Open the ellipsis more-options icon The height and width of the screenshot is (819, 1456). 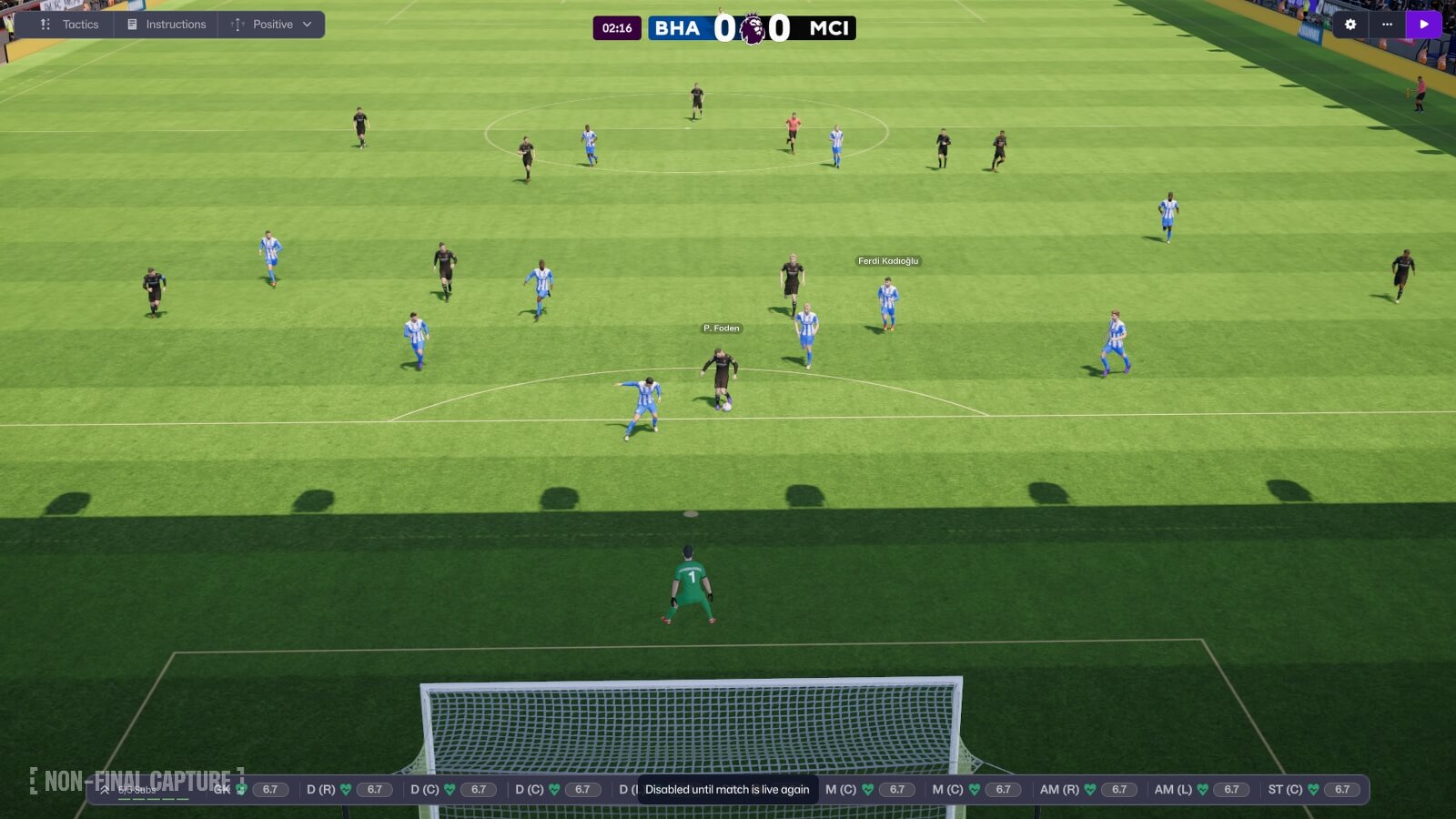(1387, 25)
